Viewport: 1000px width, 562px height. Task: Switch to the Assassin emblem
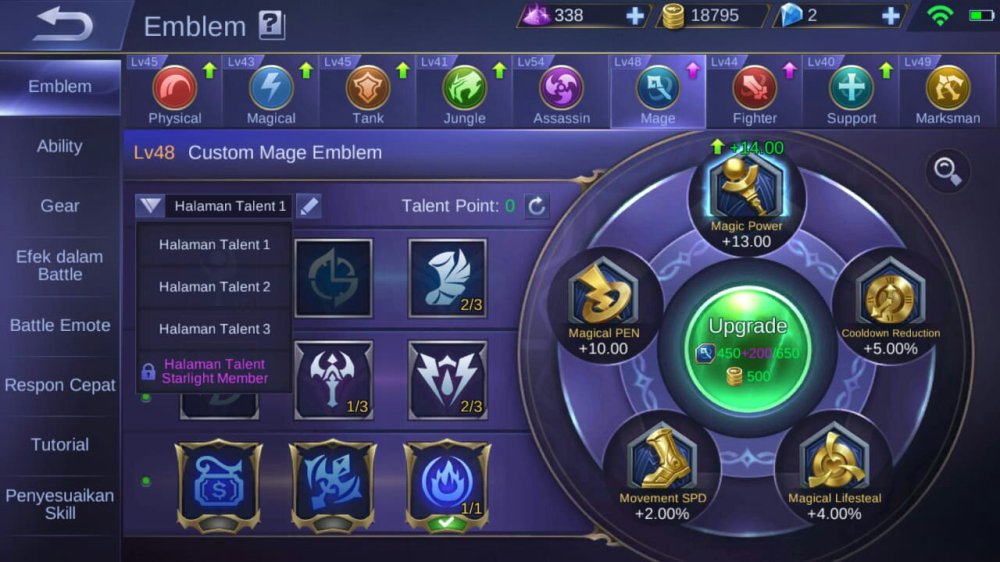(561, 90)
